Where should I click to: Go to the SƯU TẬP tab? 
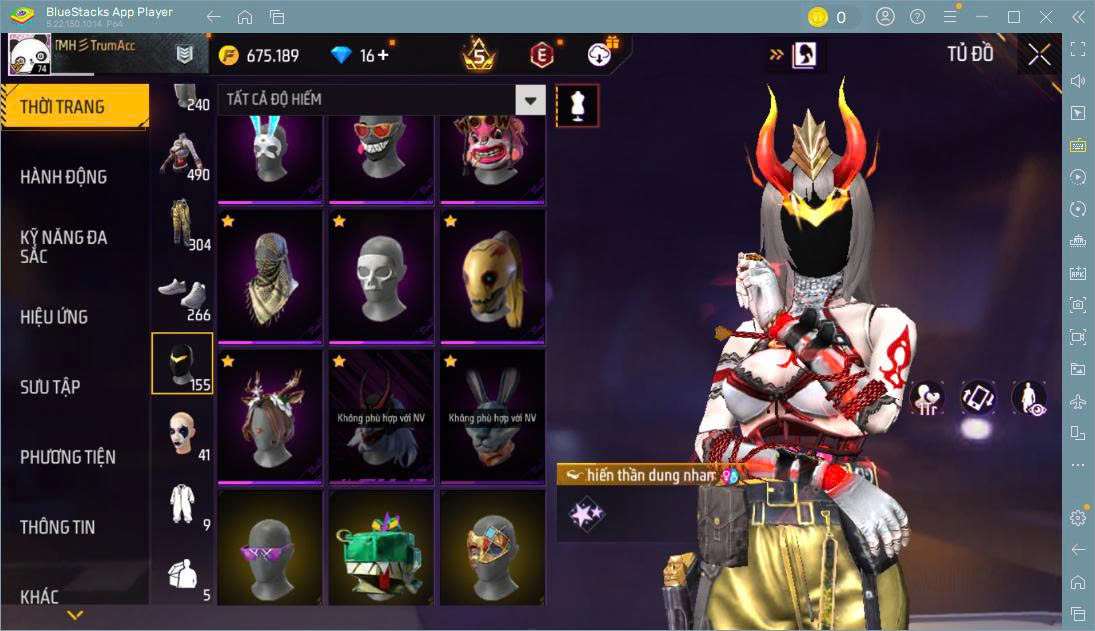(x=50, y=387)
